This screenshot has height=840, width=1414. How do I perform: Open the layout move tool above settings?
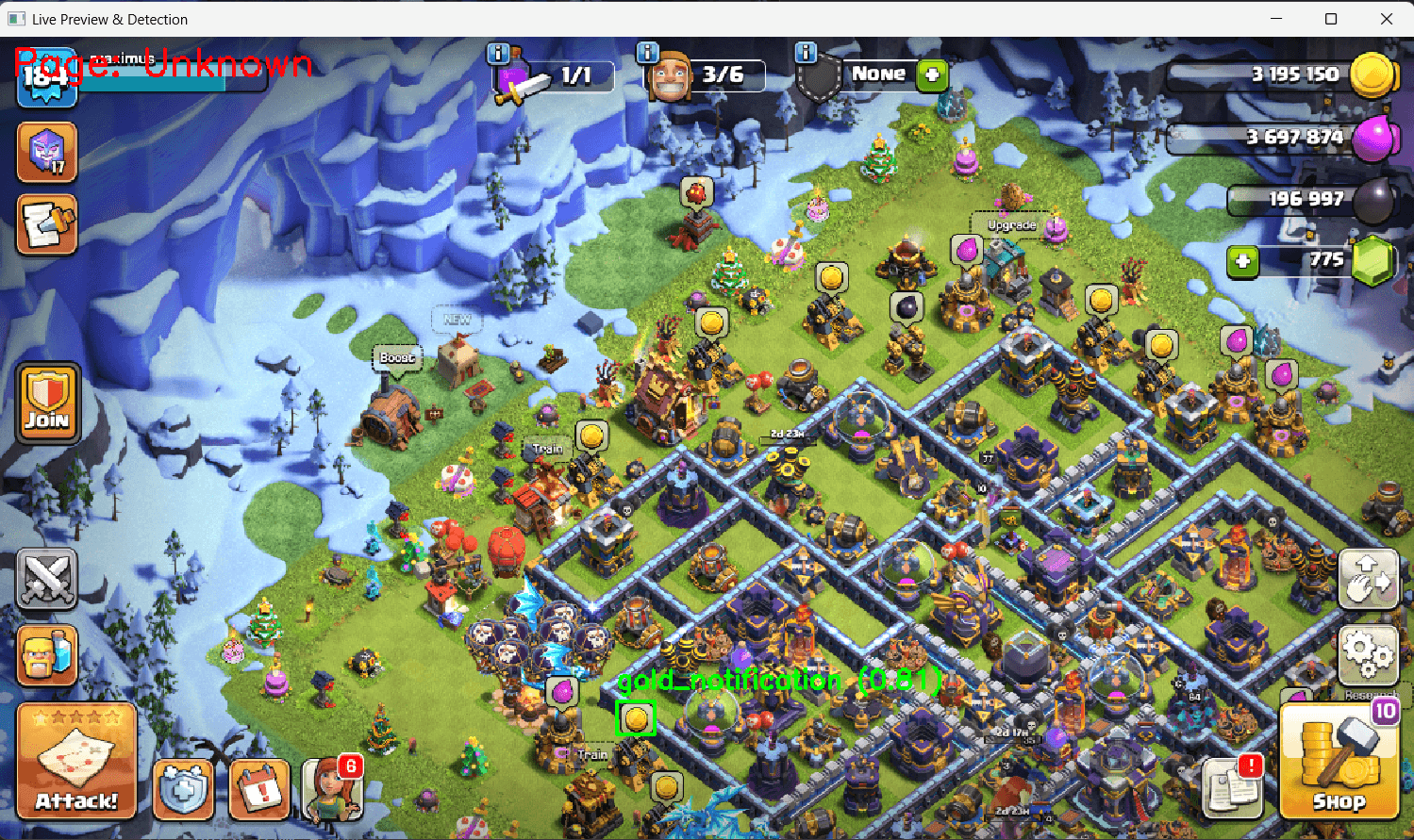pyautogui.click(x=1368, y=580)
